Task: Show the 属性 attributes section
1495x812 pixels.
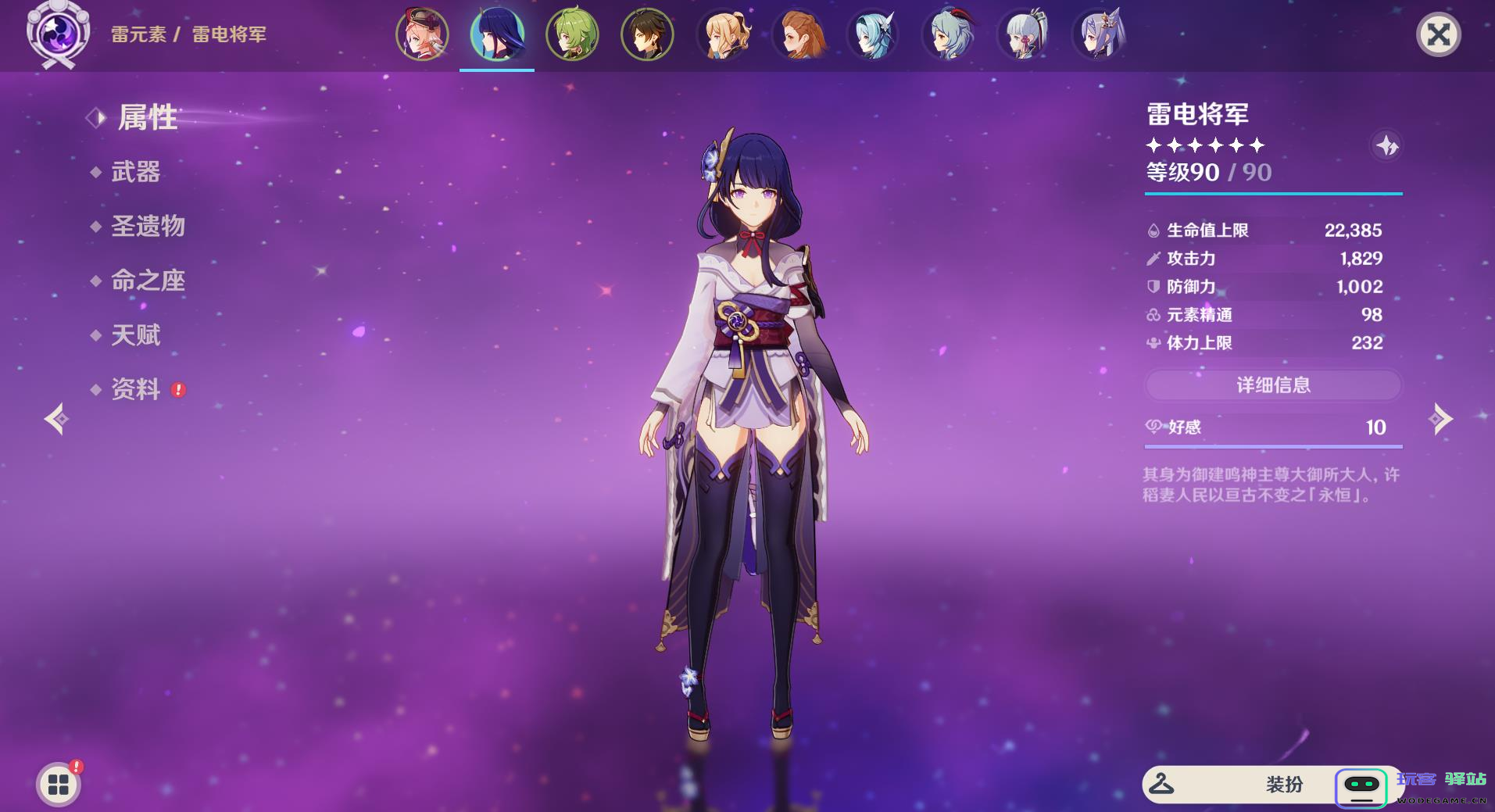Action: pos(147,118)
